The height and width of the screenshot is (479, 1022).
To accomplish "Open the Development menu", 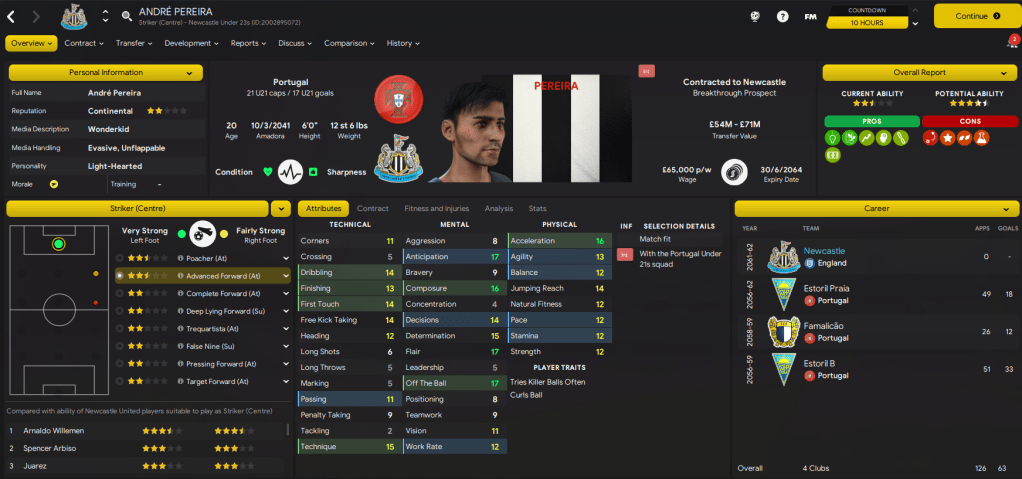I will point(191,43).
